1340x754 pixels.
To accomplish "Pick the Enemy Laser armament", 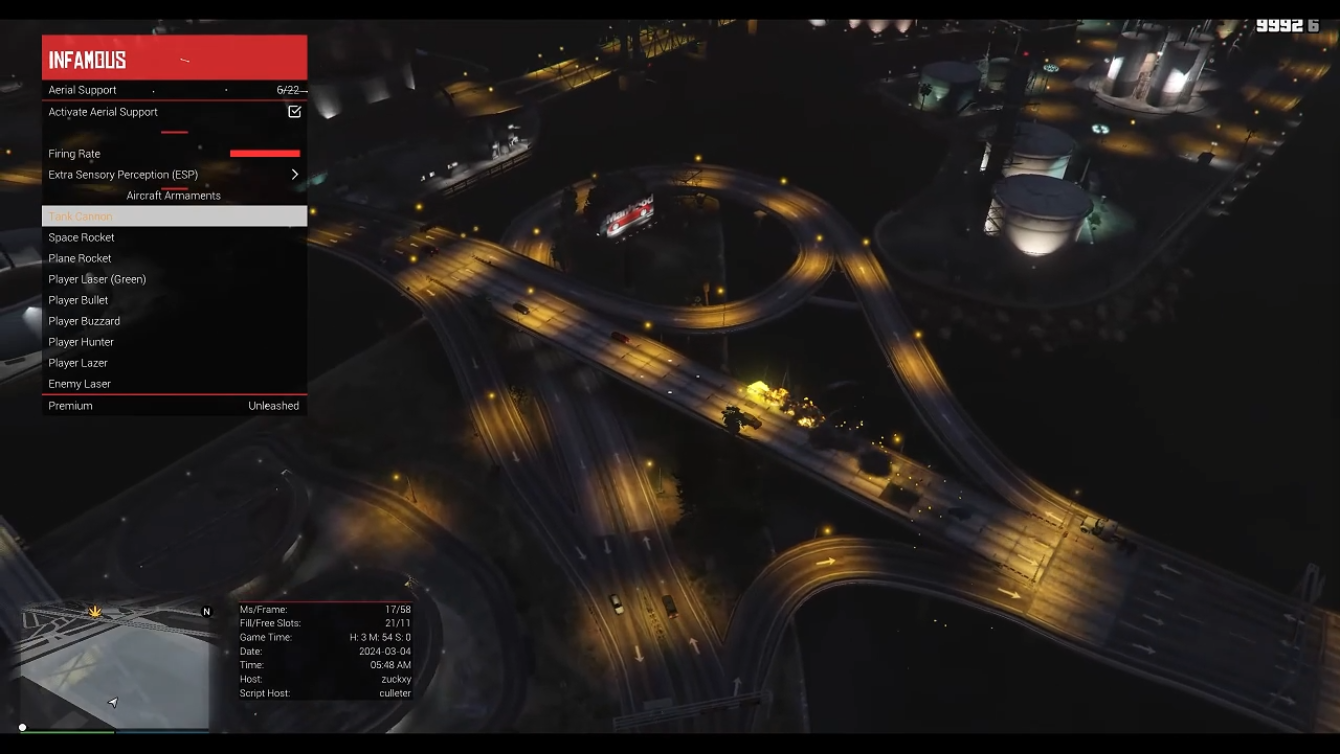I will point(174,384).
